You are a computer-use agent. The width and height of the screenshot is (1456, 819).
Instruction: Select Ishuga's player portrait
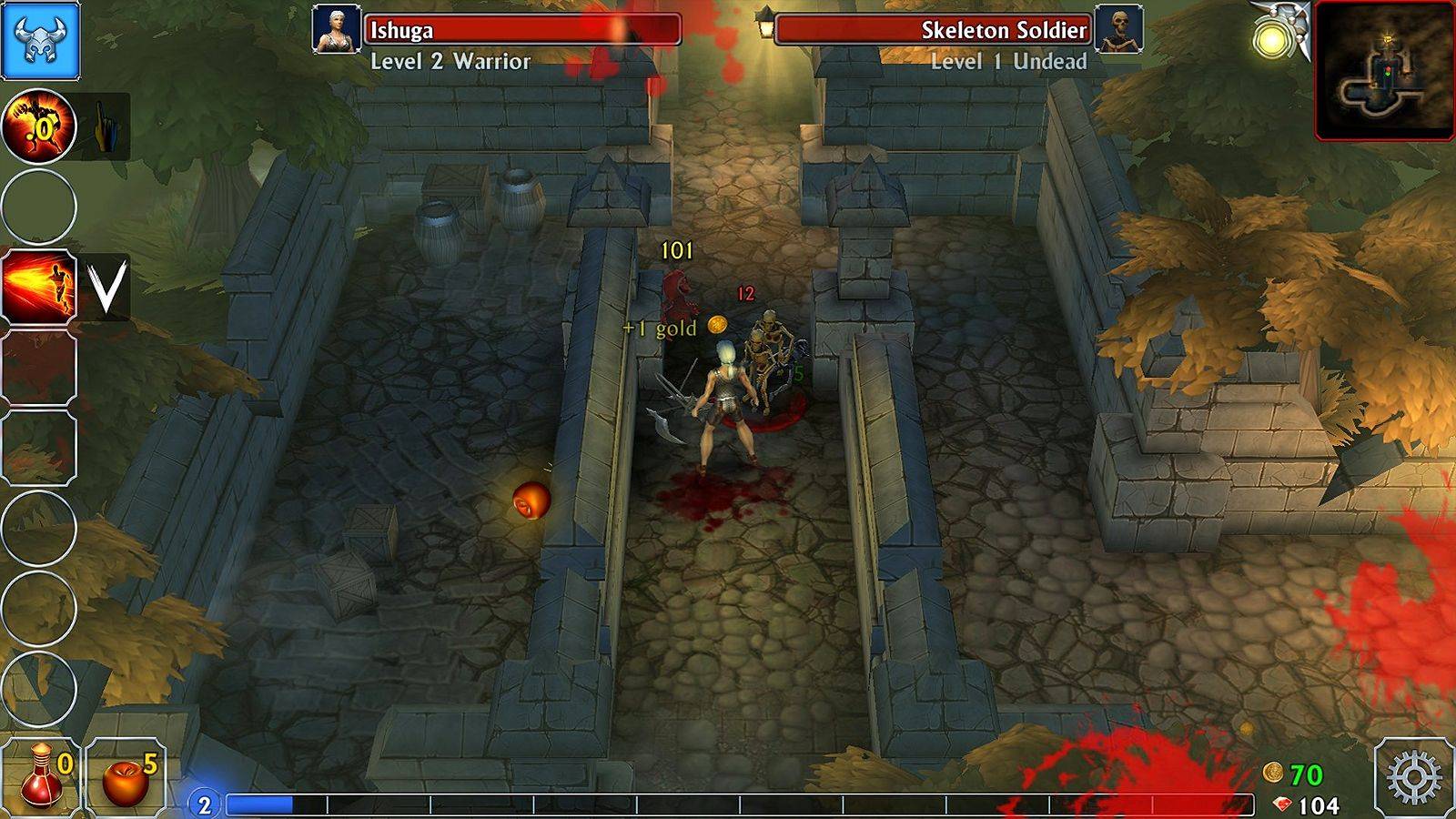click(x=336, y=30)
